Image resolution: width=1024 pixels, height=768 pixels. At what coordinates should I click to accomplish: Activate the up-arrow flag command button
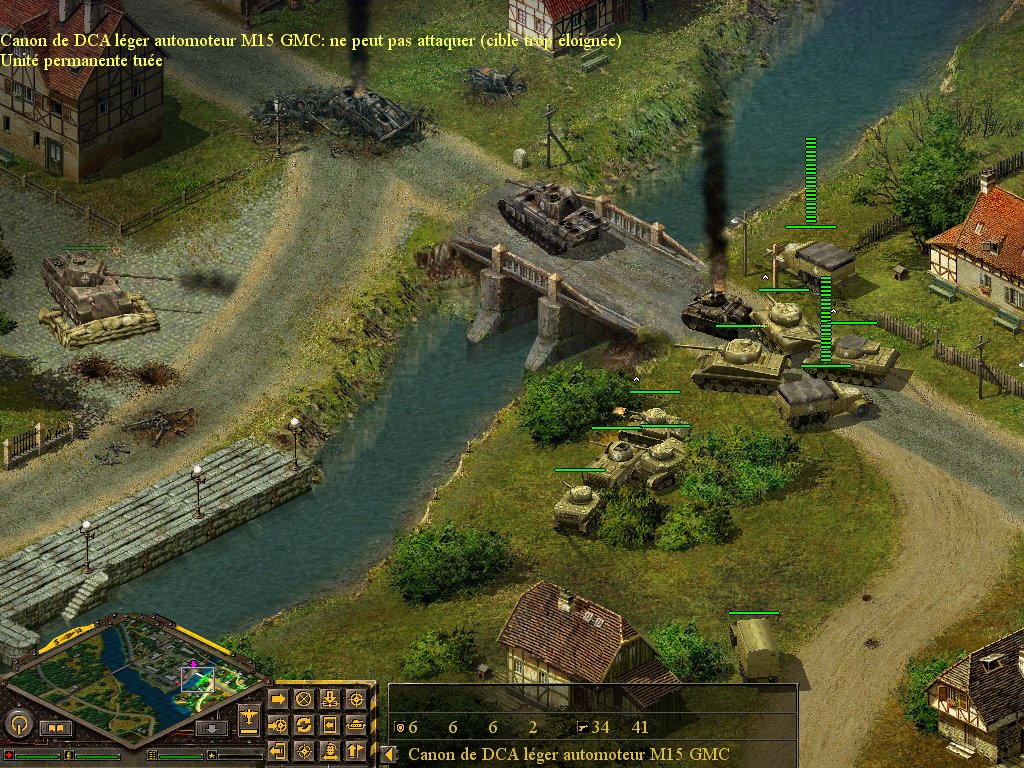pyautogui.click(x=355, y=750)
